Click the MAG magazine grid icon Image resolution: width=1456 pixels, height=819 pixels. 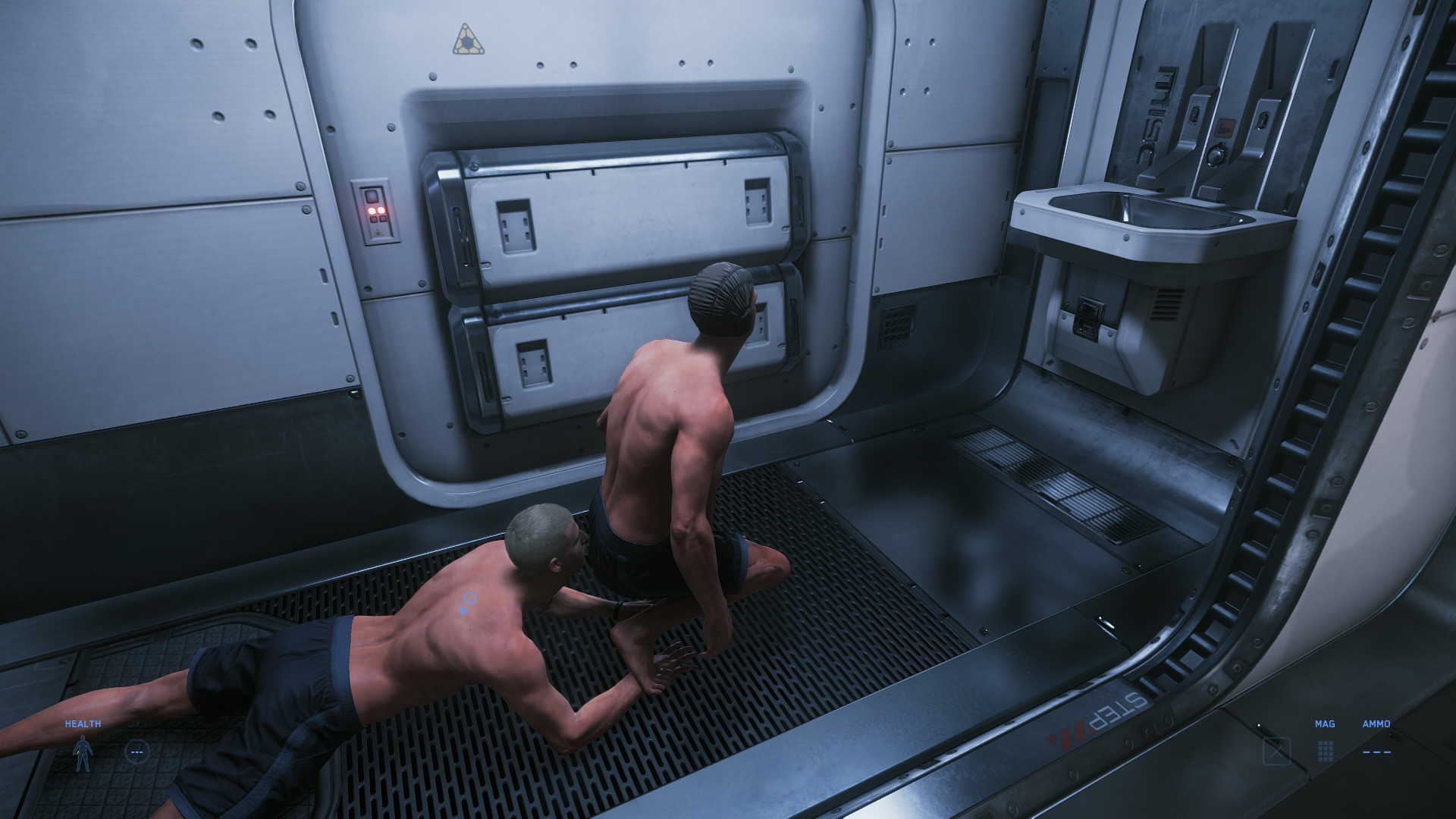[x=1326, y=751]
